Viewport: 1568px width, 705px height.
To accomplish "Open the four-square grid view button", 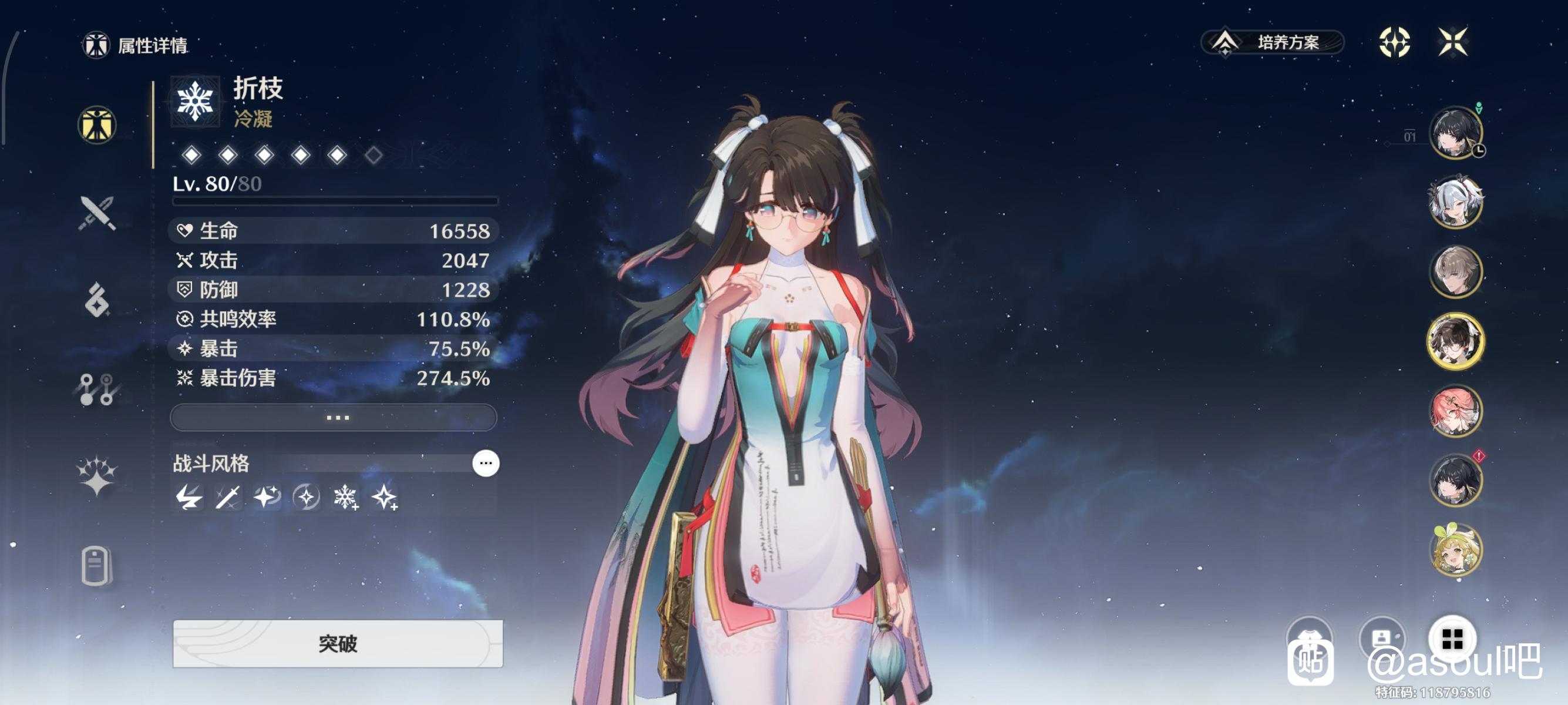I will tap(1452, 639).
